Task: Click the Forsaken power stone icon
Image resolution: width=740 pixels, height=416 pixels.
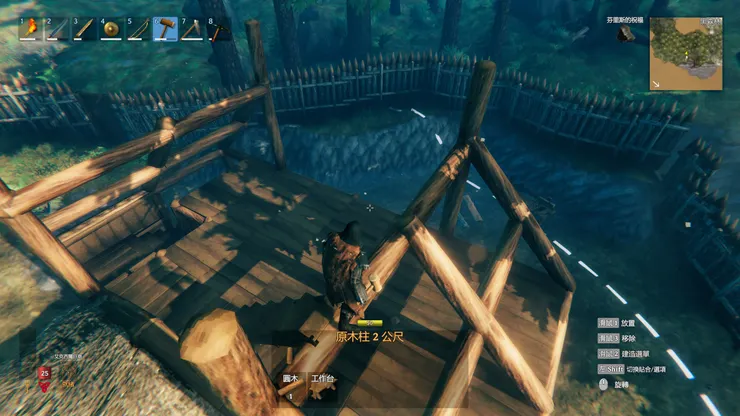Action: pyautogui.click(x=626, y=35)
